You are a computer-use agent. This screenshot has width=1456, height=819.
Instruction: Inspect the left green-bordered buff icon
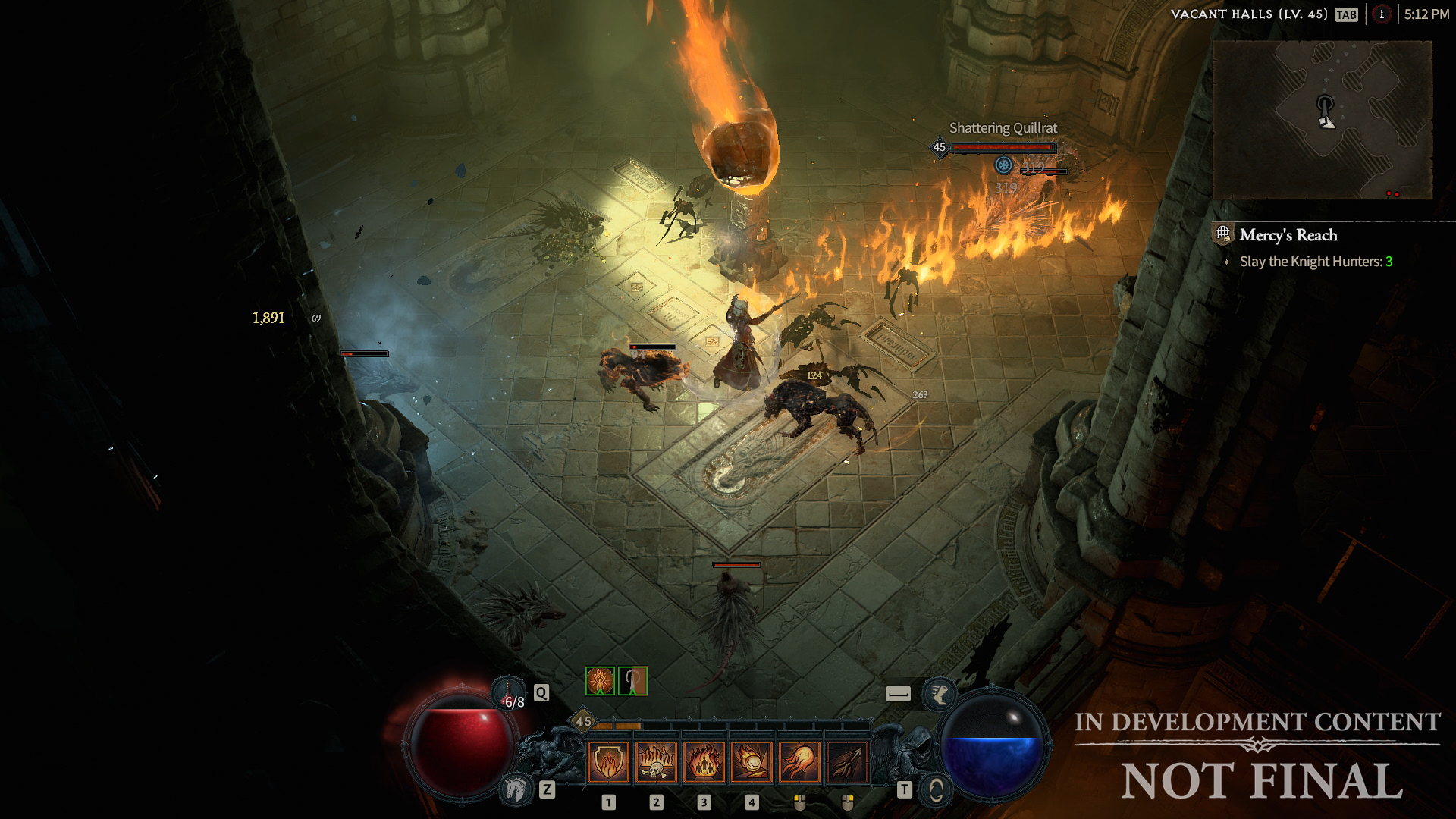click(599, 681)
